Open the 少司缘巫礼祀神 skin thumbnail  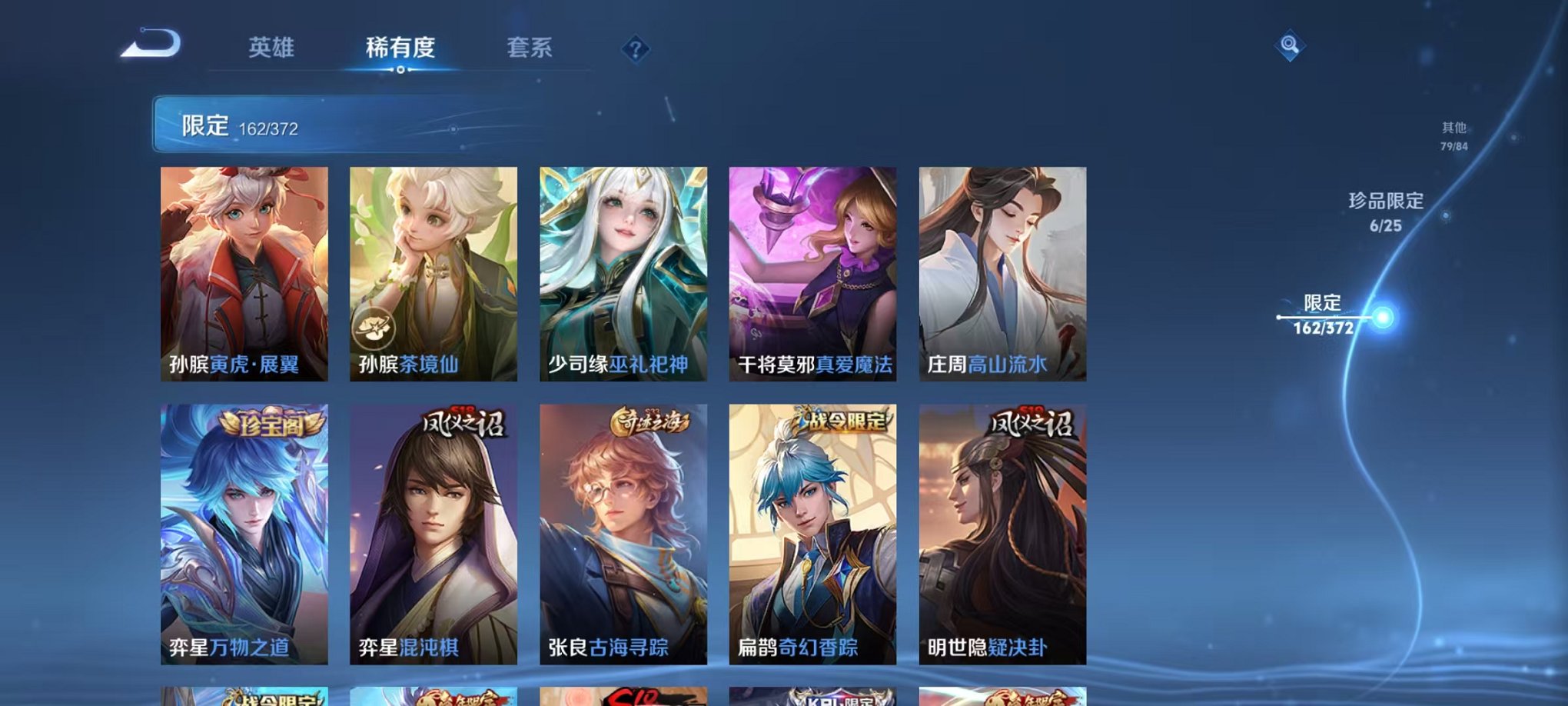click(623, 269)
